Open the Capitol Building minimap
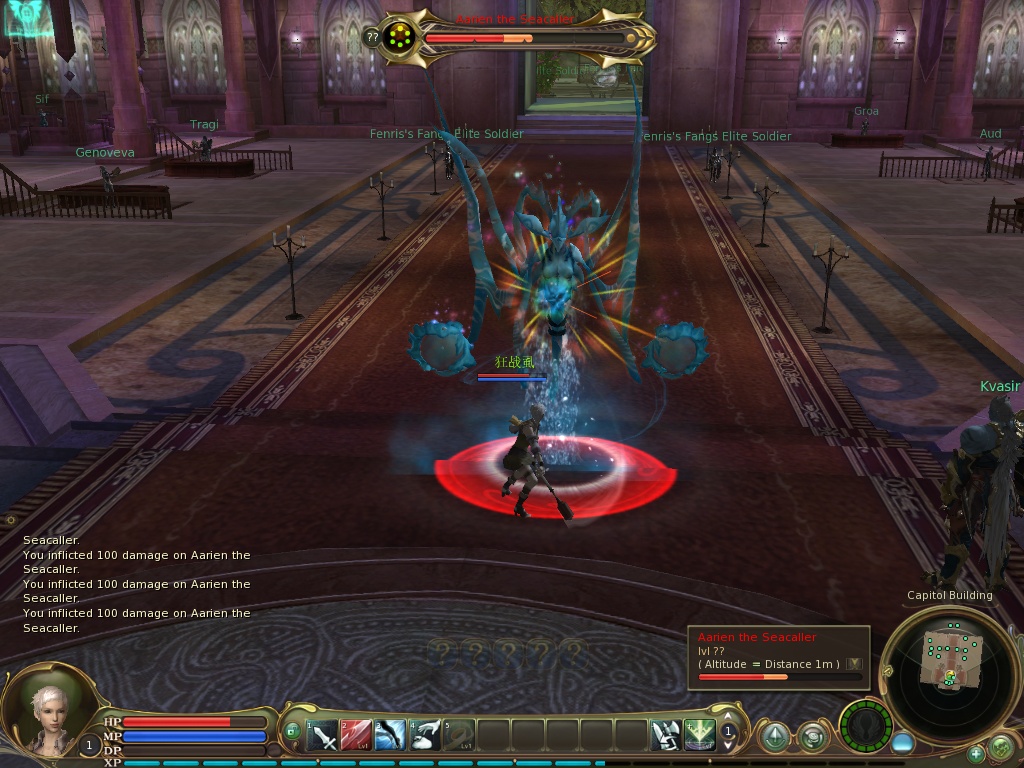Viewport: 1024px width, 768px height. (x=948, y=660)
